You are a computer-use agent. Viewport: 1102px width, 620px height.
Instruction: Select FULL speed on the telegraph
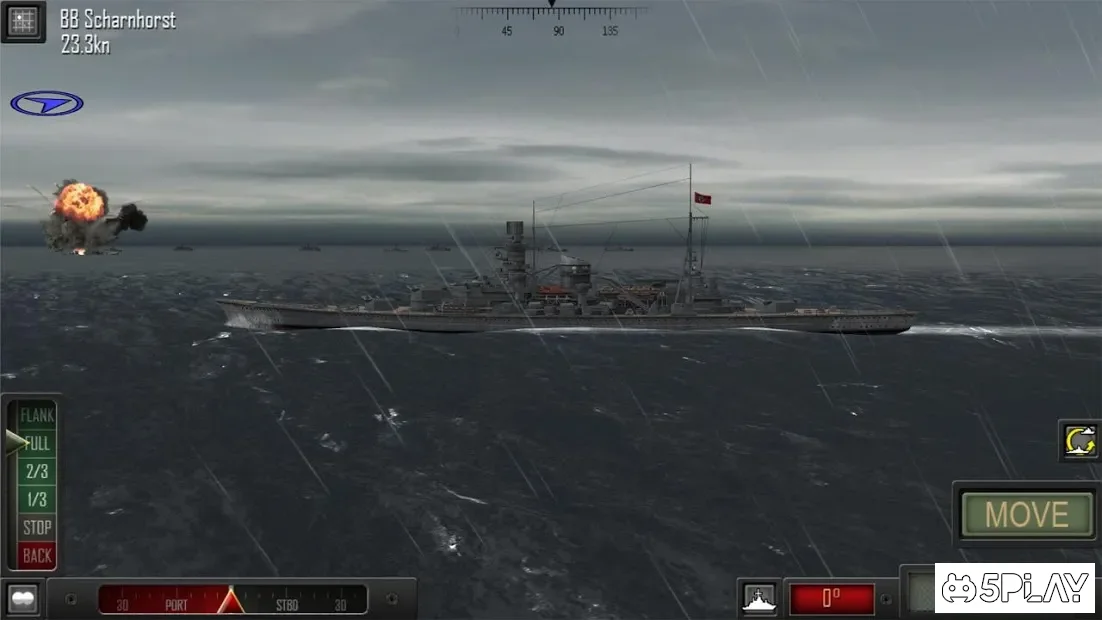pos(37,443)
